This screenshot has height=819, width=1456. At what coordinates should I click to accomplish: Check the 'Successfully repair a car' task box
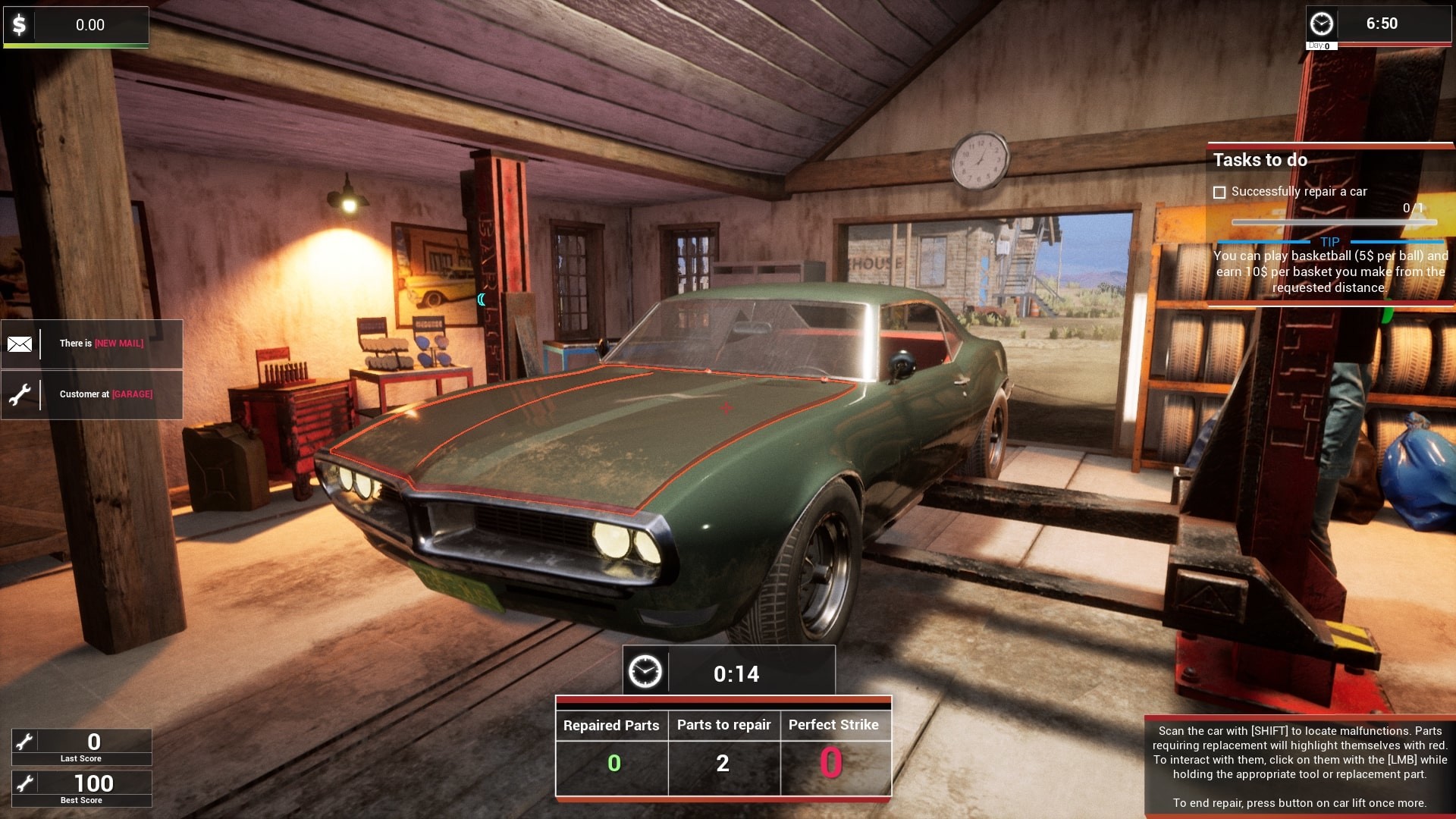tap(1221, 192)
